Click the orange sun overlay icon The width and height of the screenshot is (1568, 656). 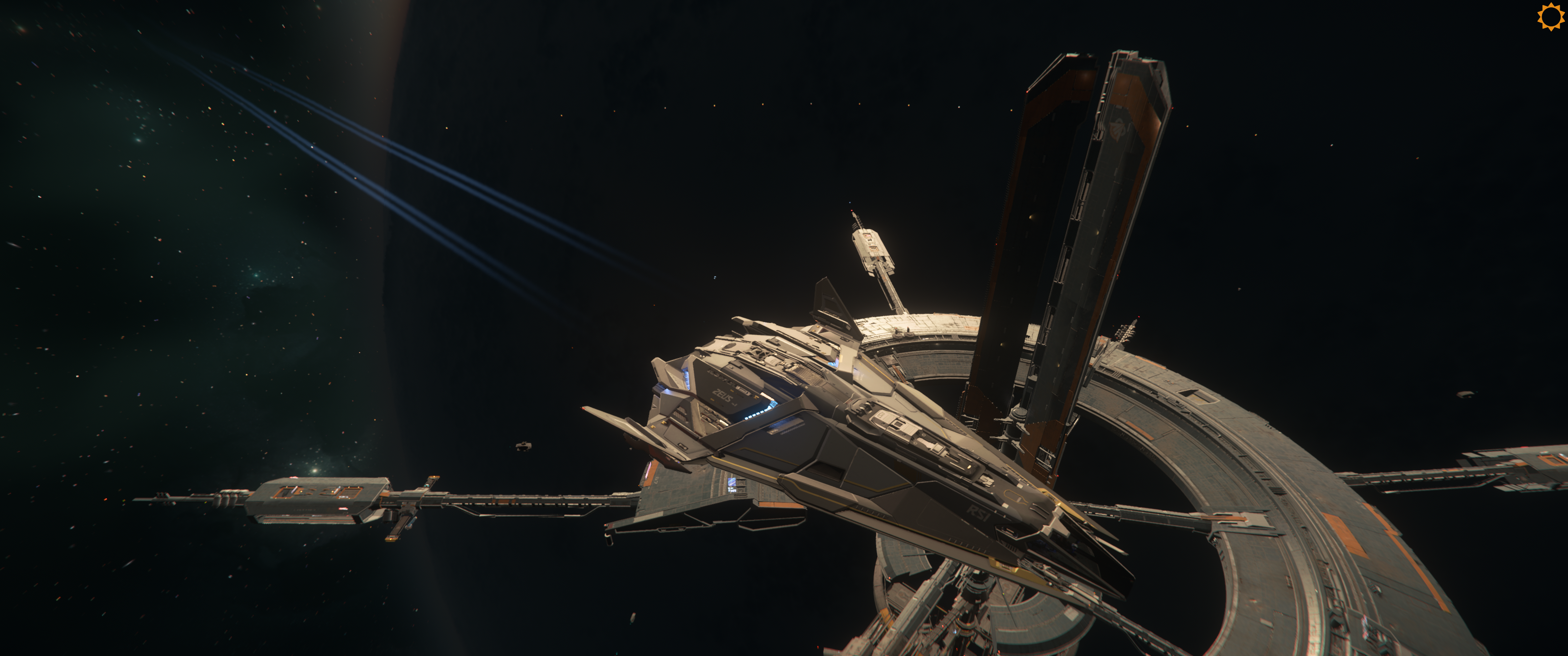click(1550, 16)
